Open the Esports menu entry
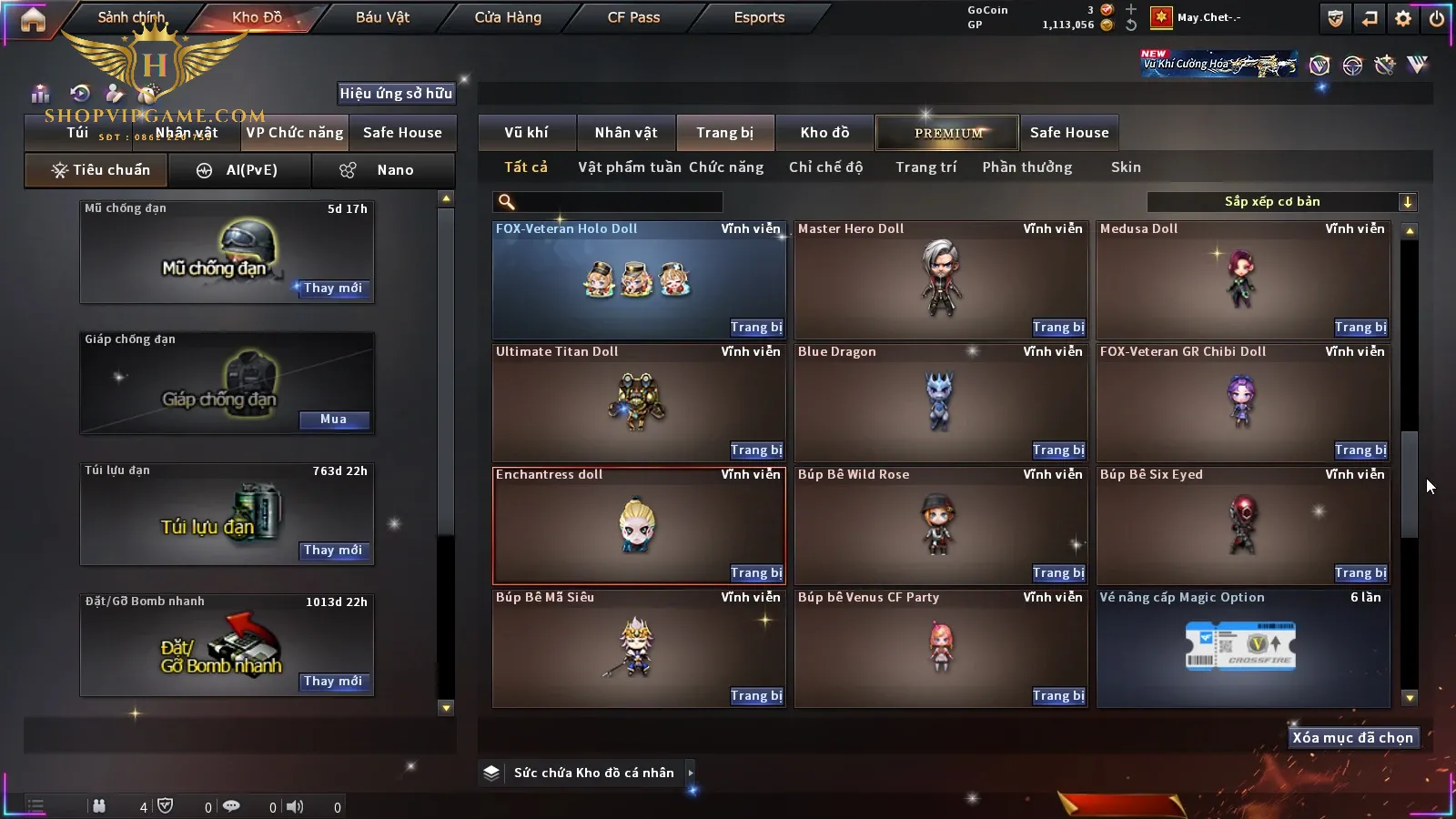 (759, 17)
